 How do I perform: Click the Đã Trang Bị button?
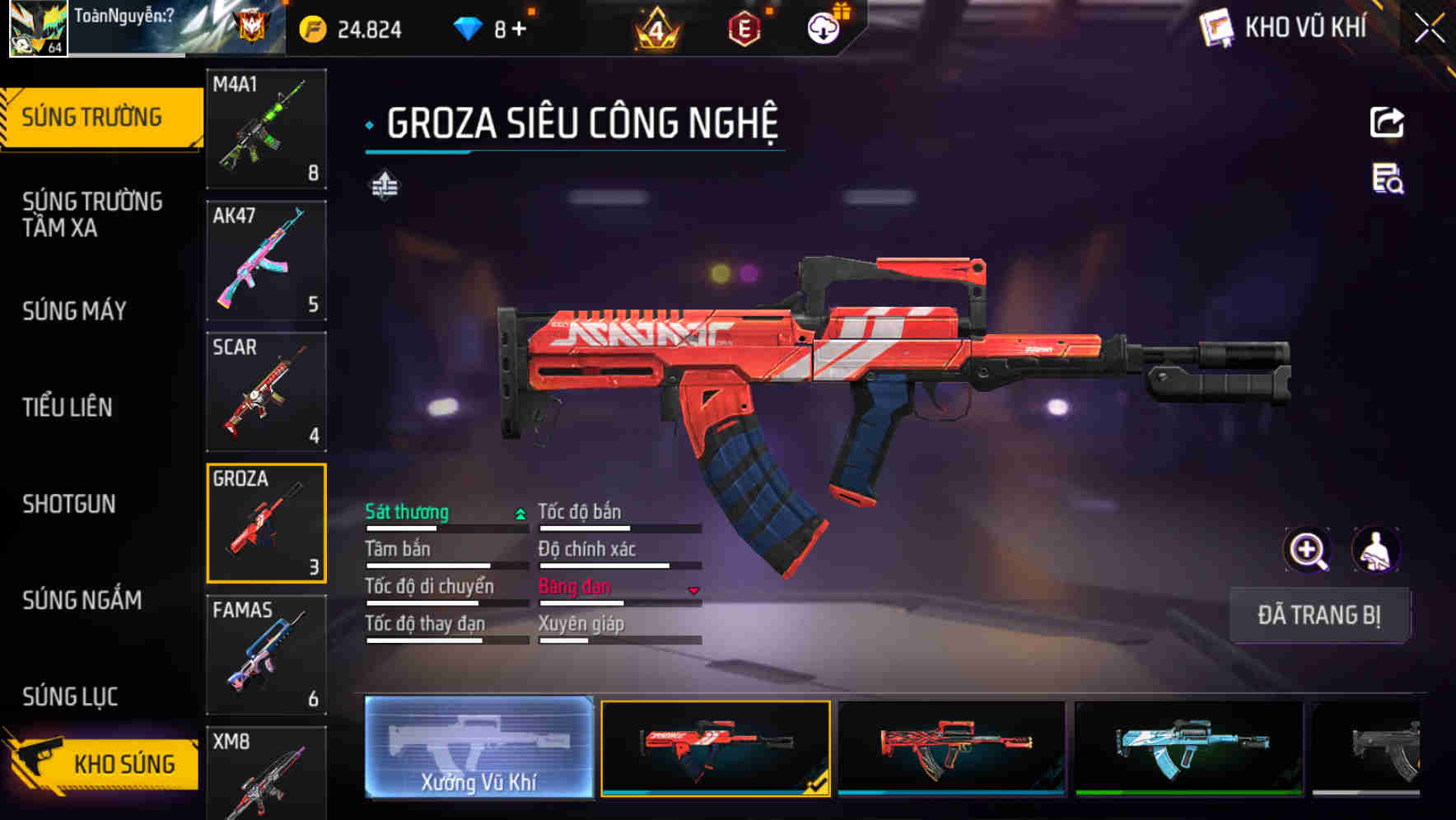[x=1318, y=615]
